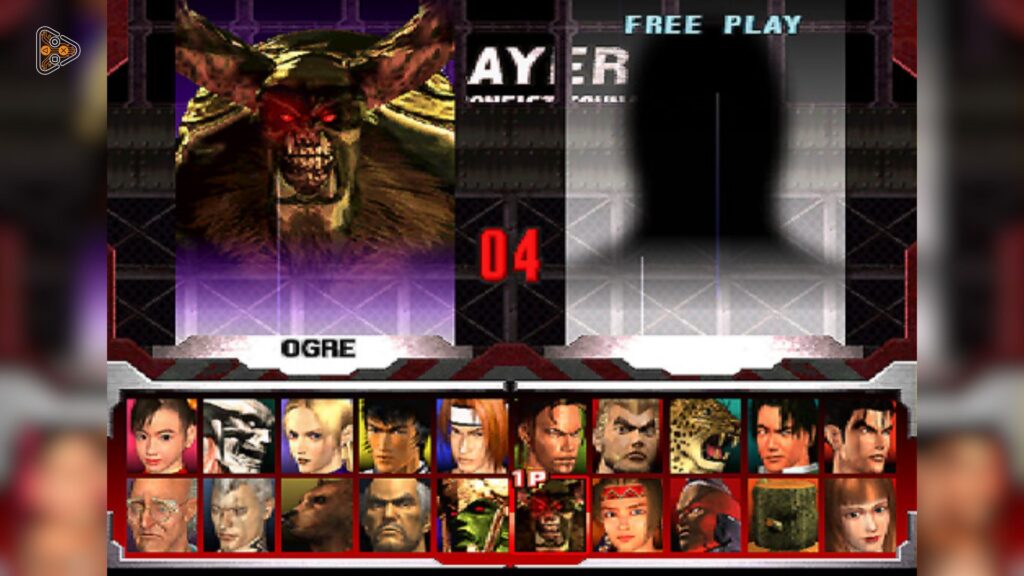Choose Gun Jack's portrait

point(705,514)
